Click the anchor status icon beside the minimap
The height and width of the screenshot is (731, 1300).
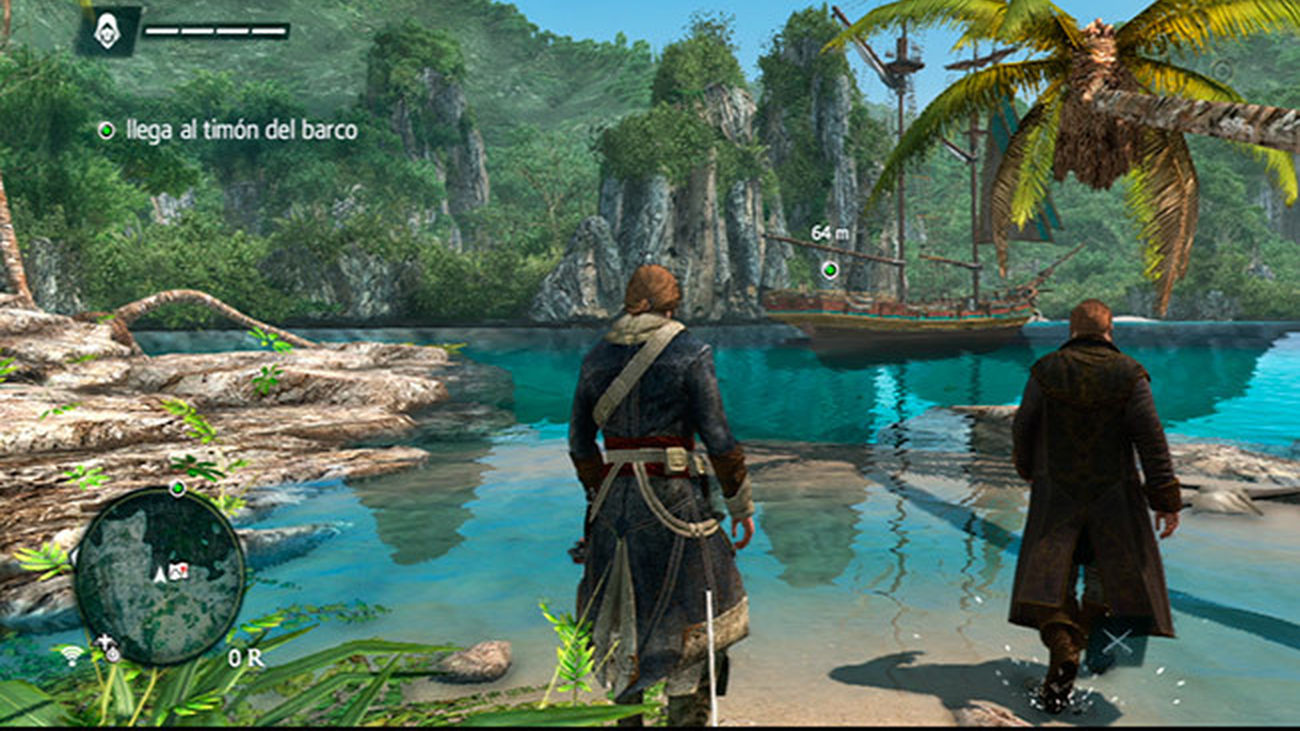click(105, 641)
